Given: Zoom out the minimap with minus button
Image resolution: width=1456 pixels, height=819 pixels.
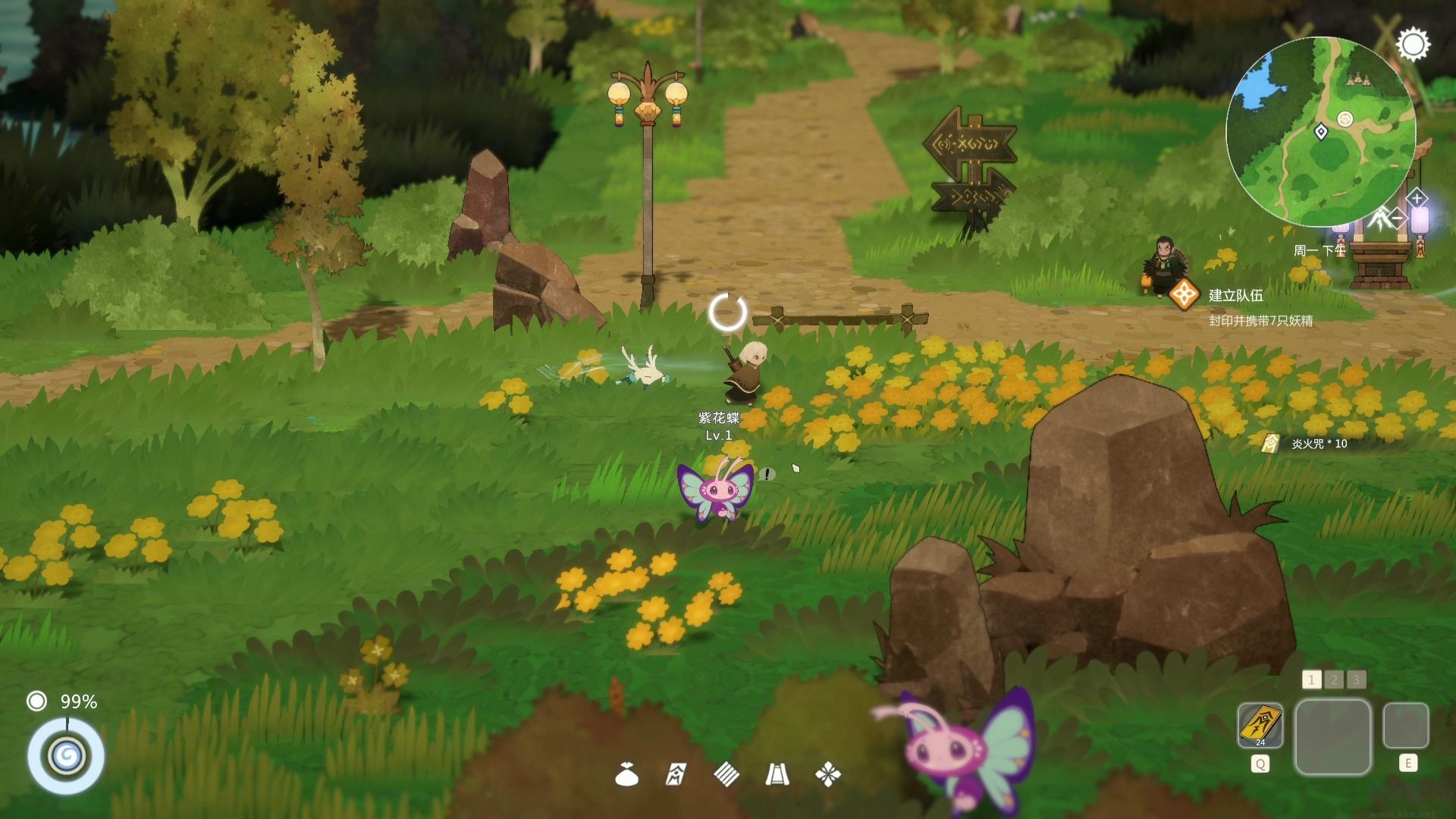Looking at the screenshot, I should (1397, 219).
